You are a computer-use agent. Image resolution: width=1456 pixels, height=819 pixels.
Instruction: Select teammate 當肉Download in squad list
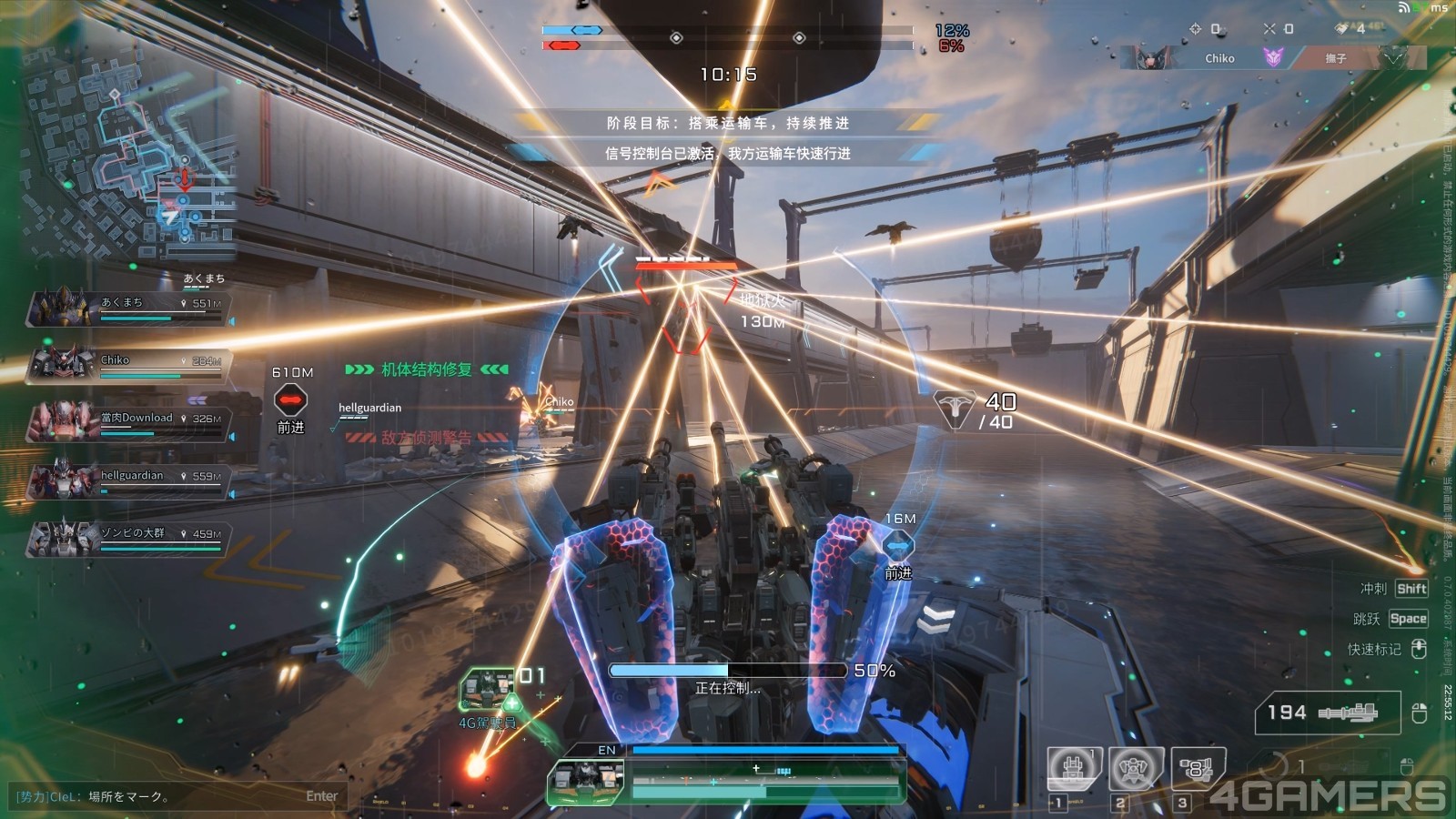[127, 423]
